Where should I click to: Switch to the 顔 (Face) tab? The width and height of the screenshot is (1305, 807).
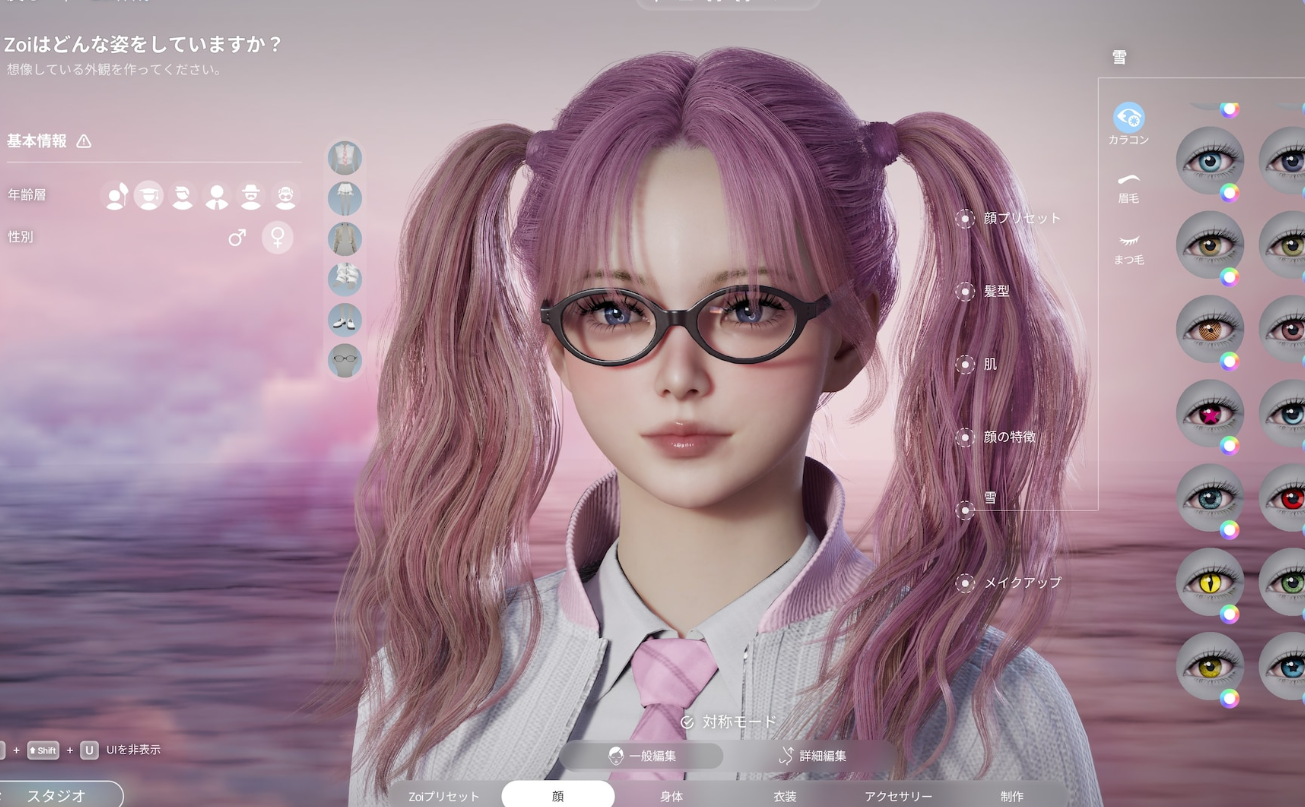click(x=557, y=796)
